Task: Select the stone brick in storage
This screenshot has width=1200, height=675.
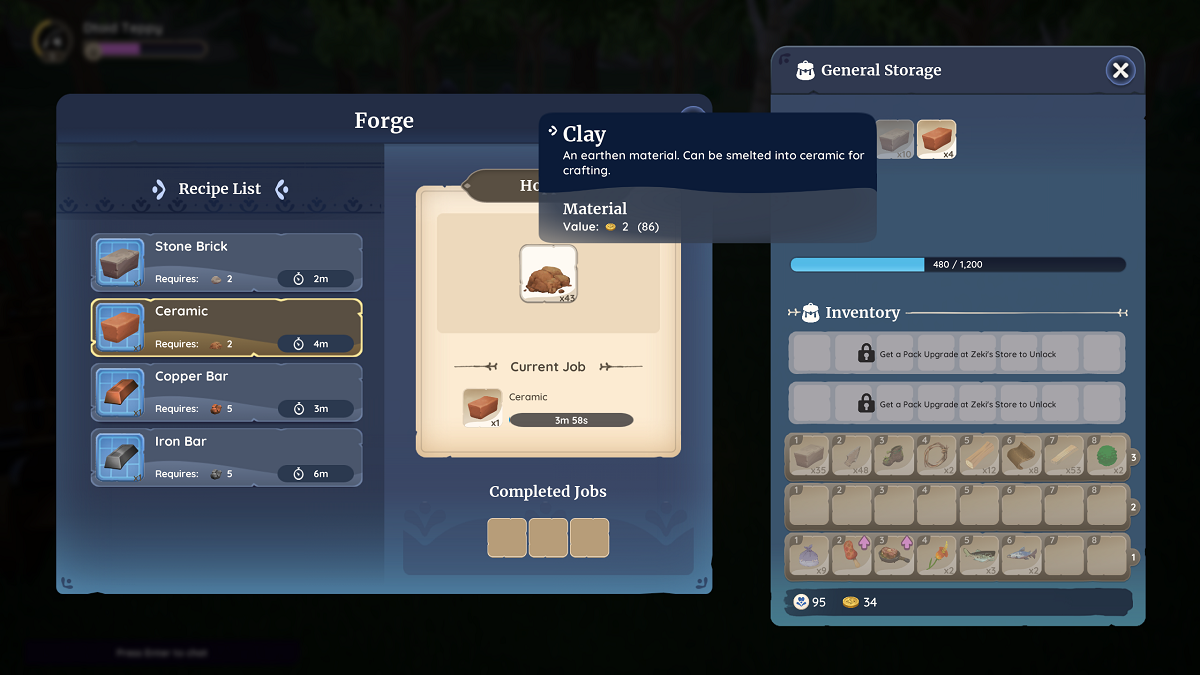Action: click(x=895, y=140)
